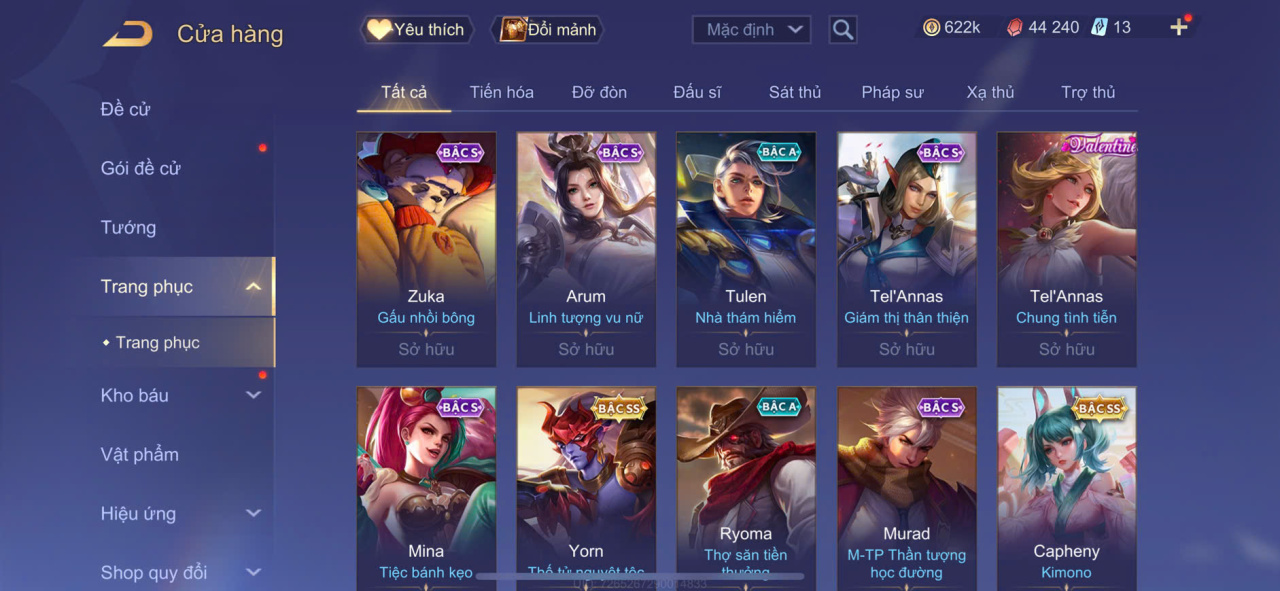Screen dimensions: 1280x591
Task: Open the Tướng heroes section
Action: coord(128,227)
